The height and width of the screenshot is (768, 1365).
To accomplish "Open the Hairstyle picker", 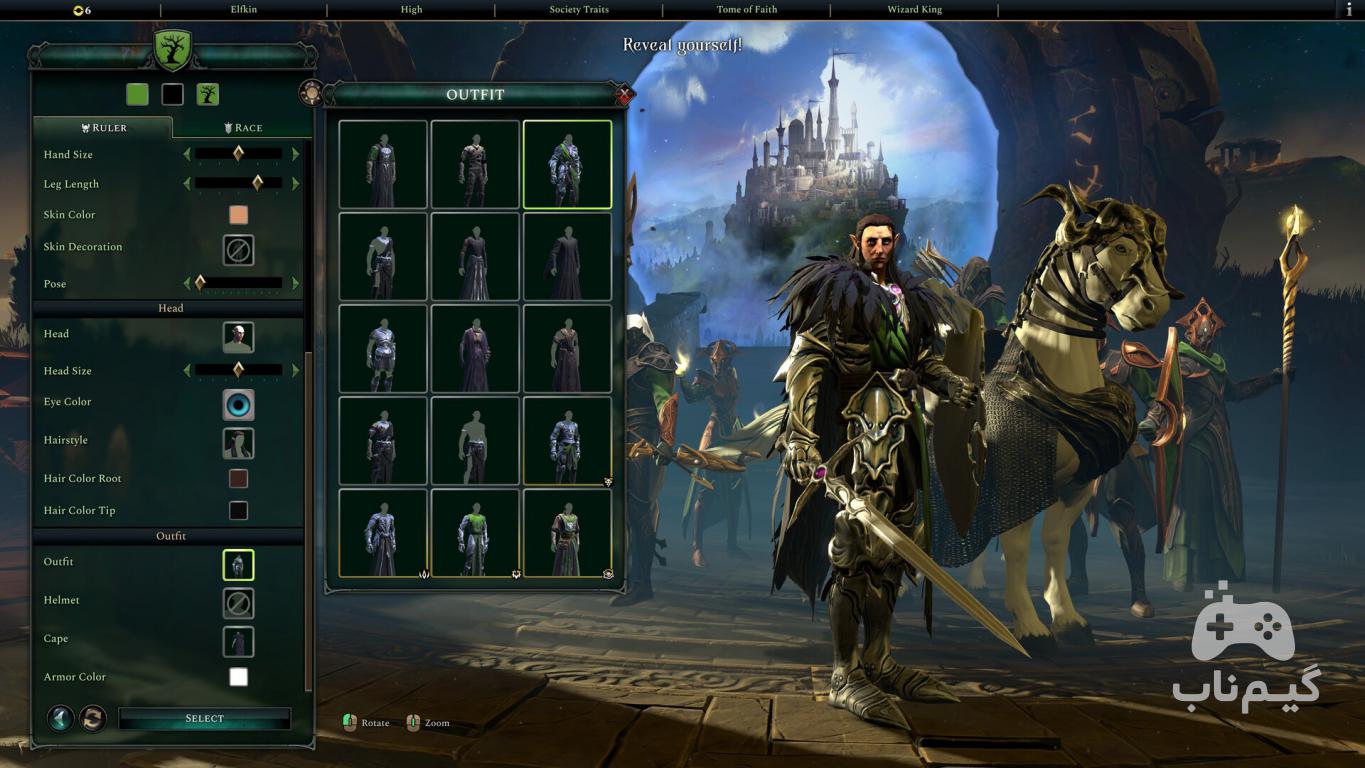I will (x=238, y=443).
